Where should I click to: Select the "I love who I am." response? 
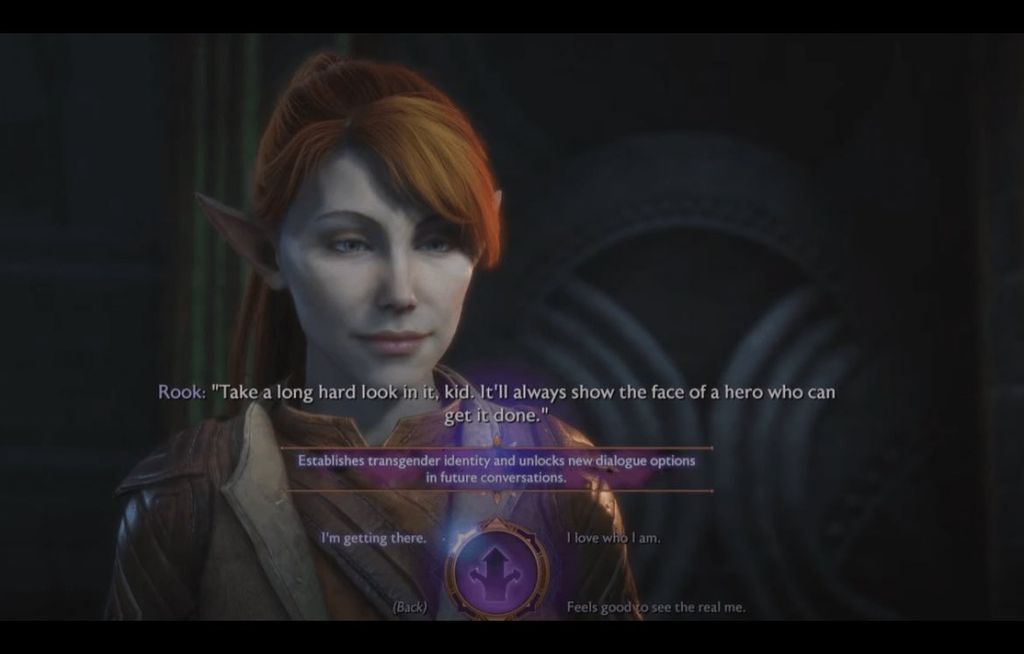[x=613, y=538]
